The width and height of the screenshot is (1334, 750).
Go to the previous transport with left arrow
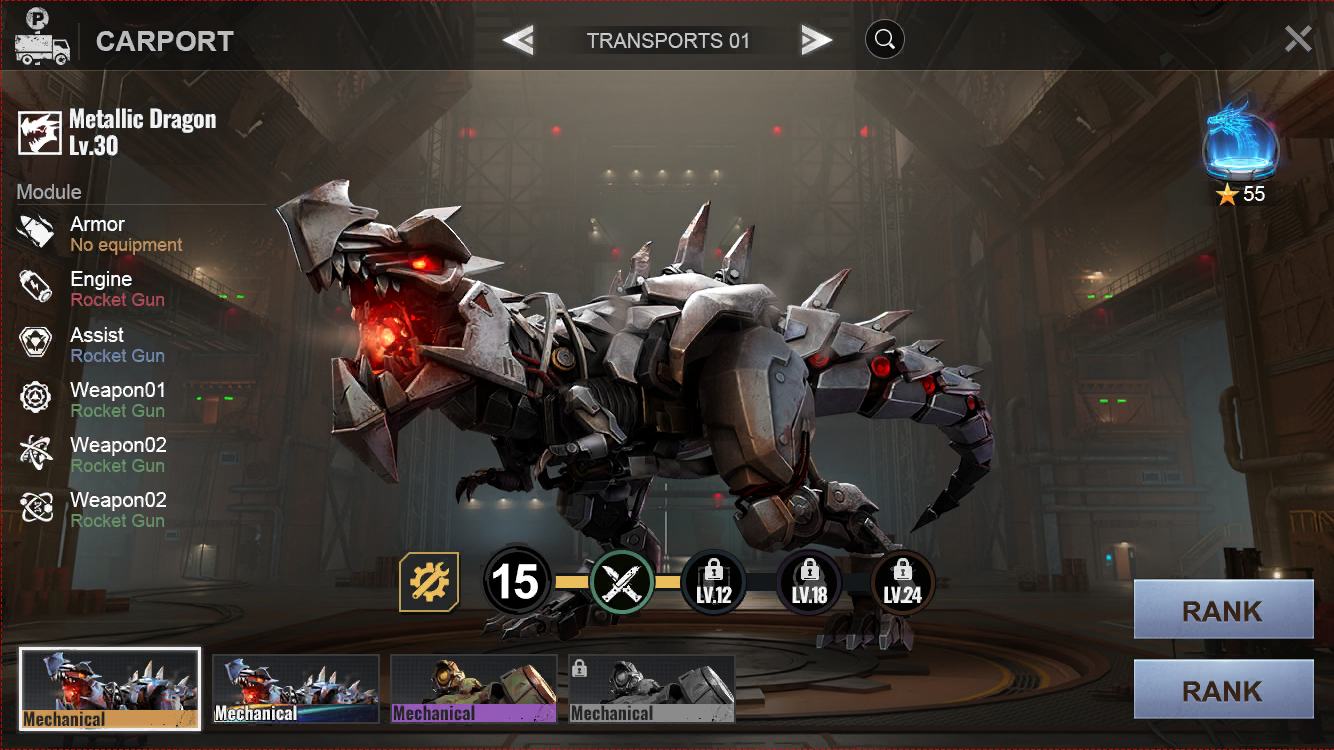(x=518, y=40)
